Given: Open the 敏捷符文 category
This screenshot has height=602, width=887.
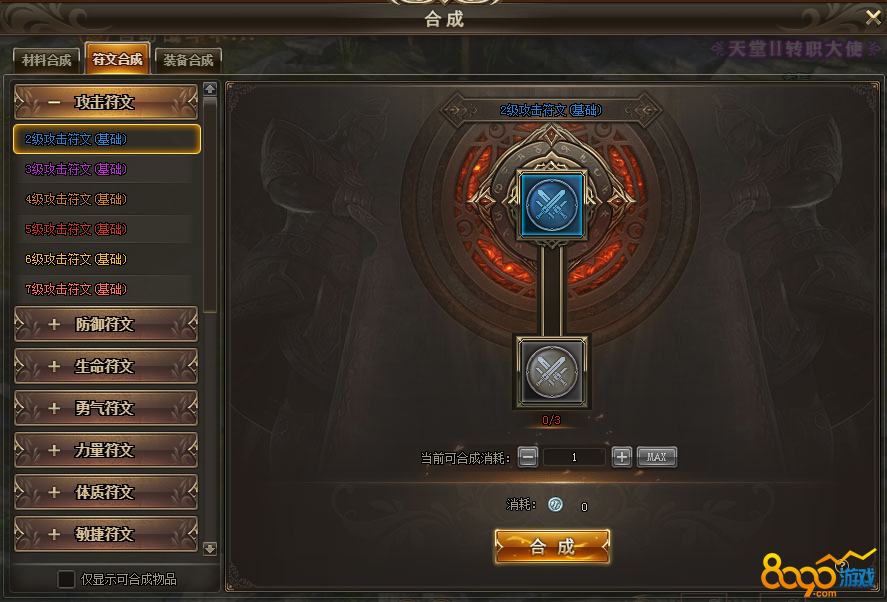Looking at the screenshot, I should click(105, 534).
